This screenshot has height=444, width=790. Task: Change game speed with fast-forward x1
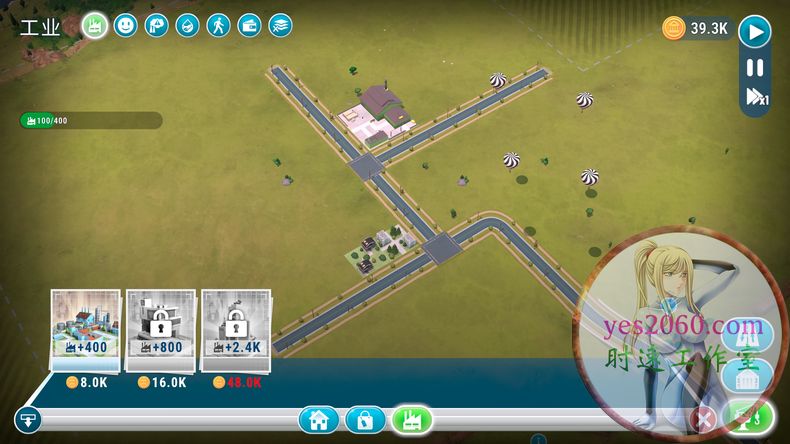point(755,97)
